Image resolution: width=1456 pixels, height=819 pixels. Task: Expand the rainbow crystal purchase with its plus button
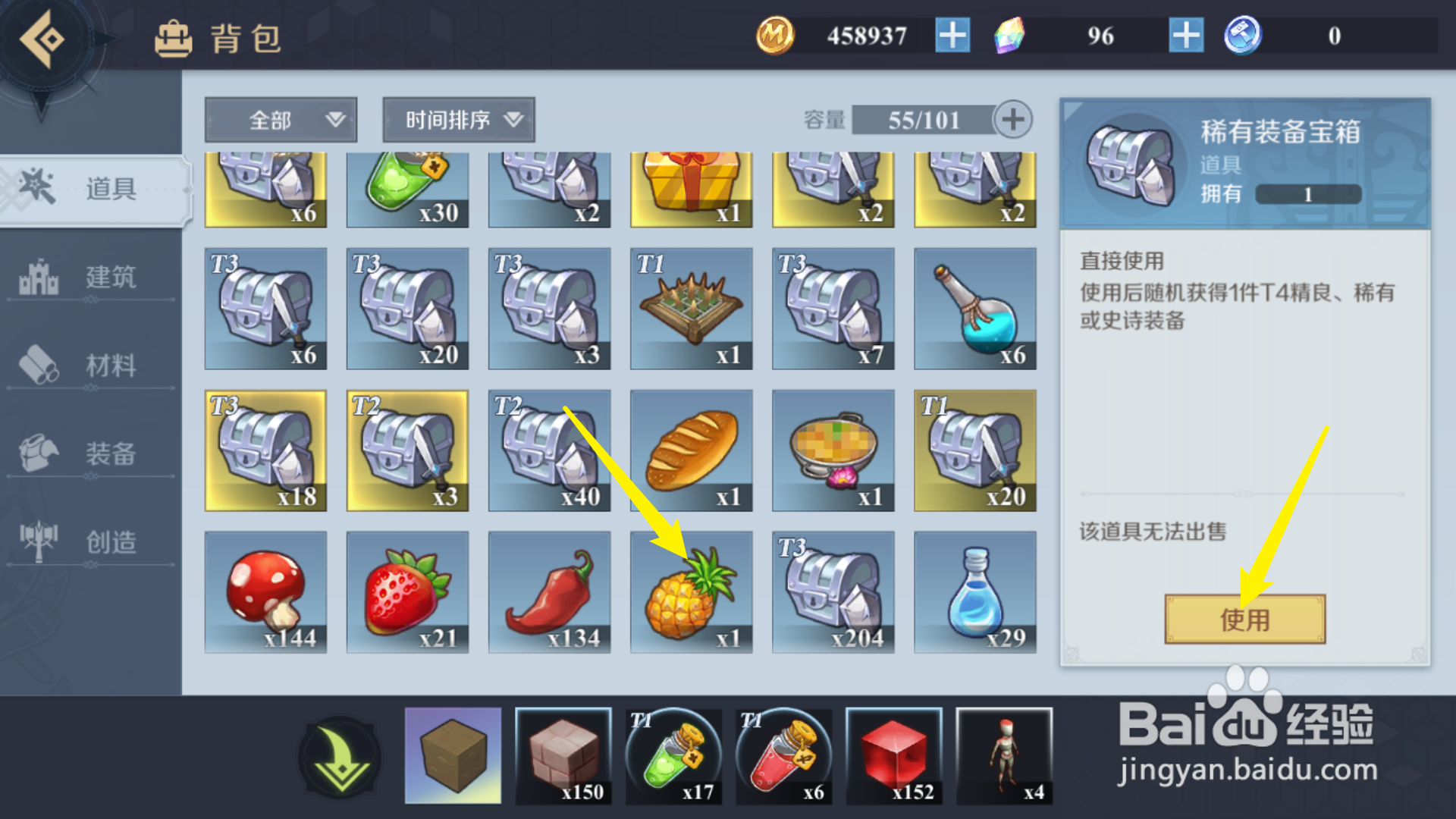point(1185,35)
